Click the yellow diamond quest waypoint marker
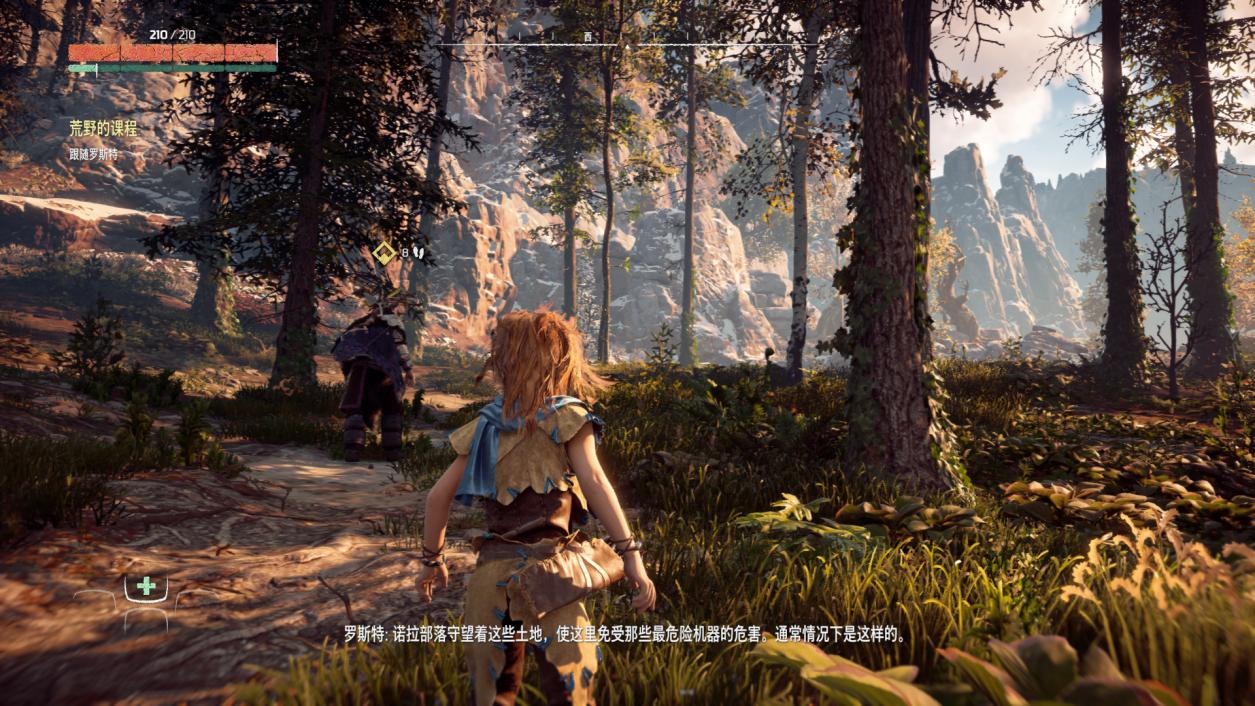 [384, 253]
